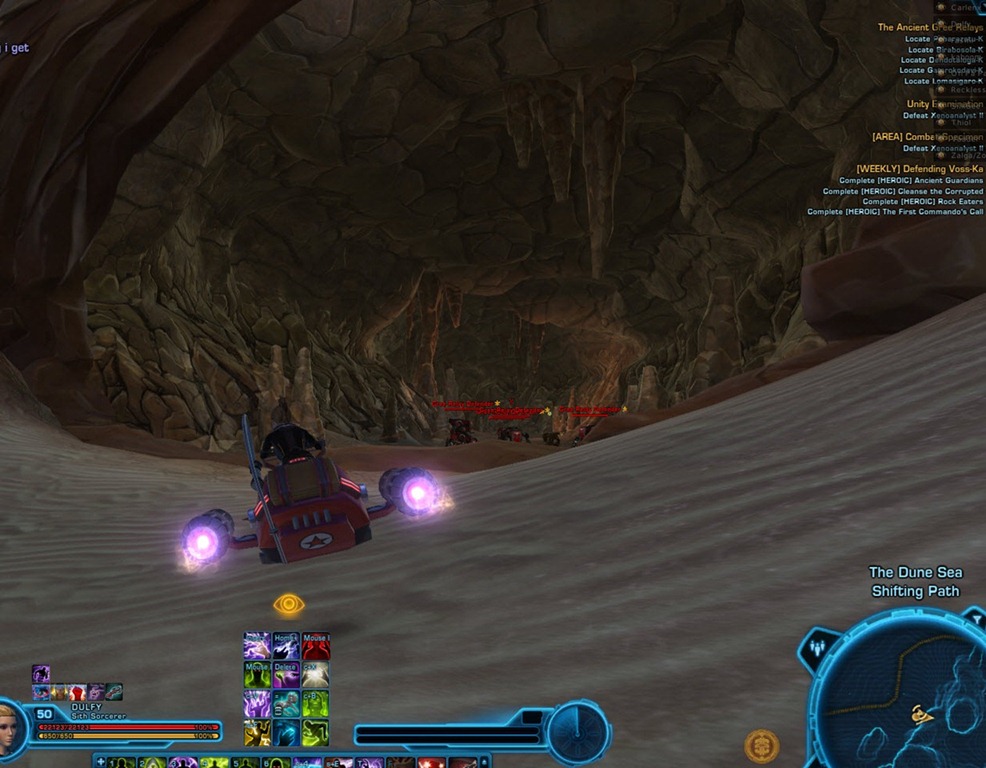Click the [WEEKLY] Defending Voss-Ka mission

click(919, 169)
